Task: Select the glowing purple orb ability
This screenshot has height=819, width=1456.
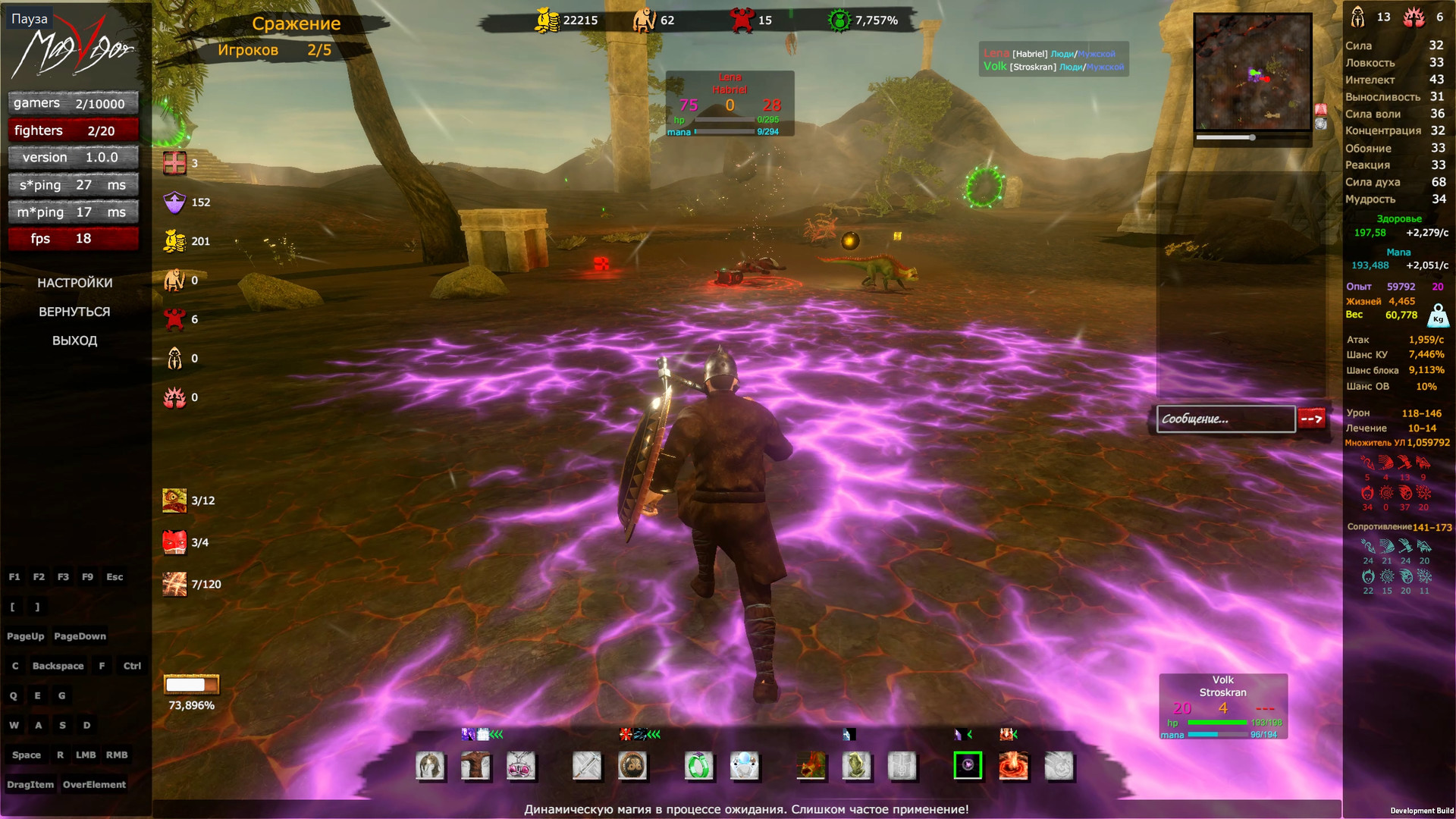Action: pos(968,767)
